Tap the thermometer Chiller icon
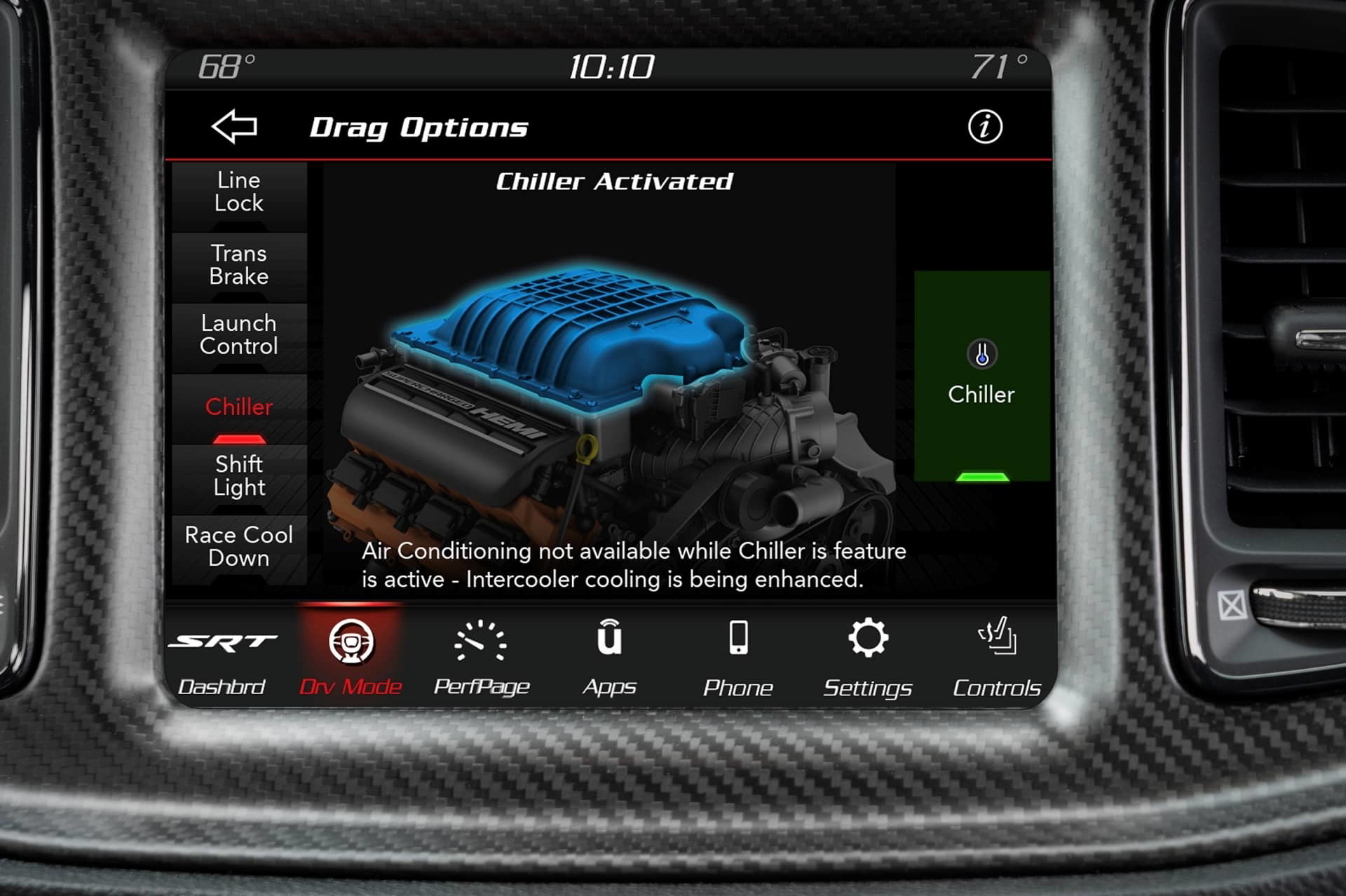The width and height of the screenshot is (1346, 896). (x=983, y=353)
